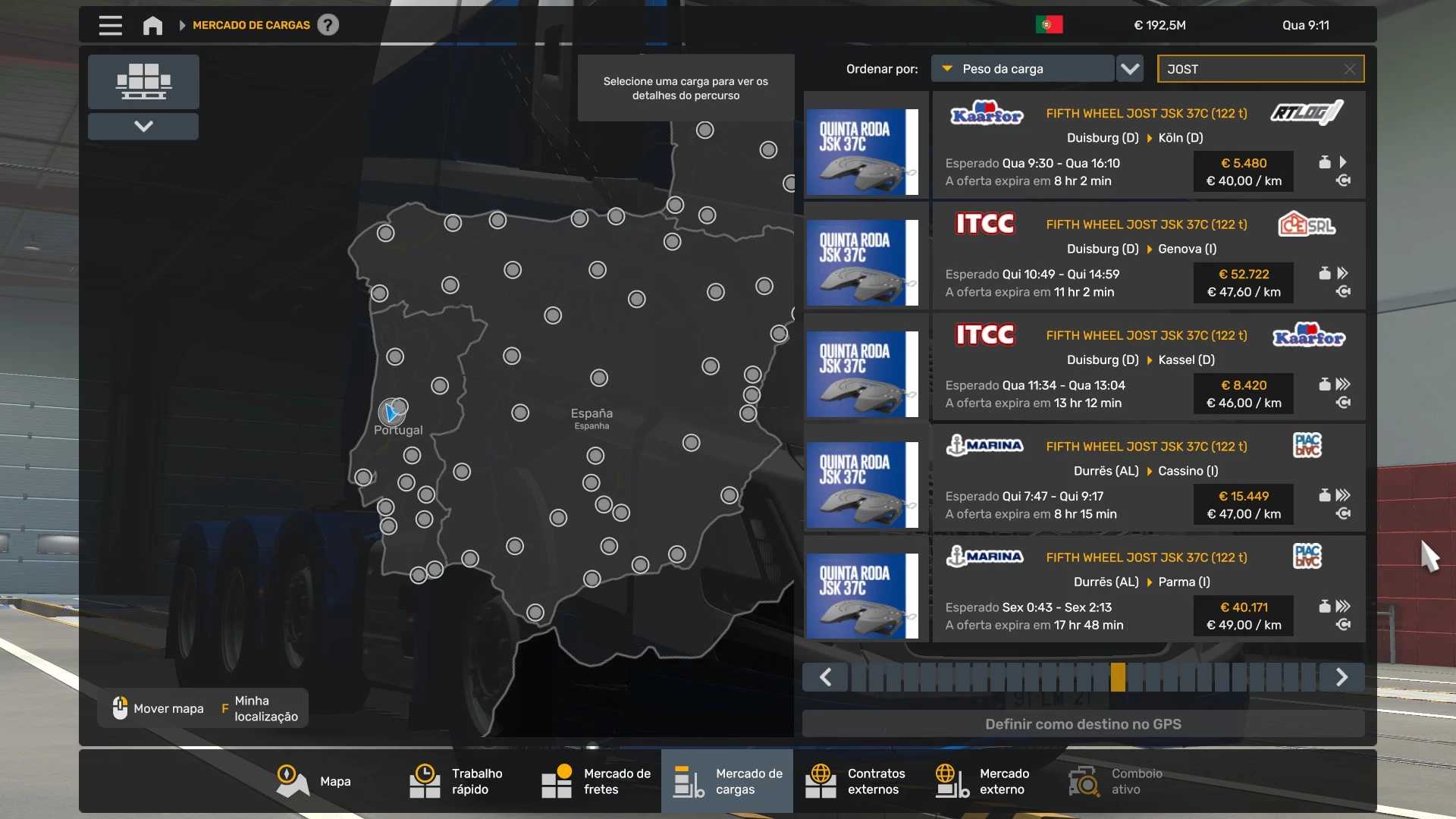Pick the Duisburg to Kassel cargo offer
Image resolution: width=1456 pixels, height=819 pixels.
click(x=1148, y=368)
